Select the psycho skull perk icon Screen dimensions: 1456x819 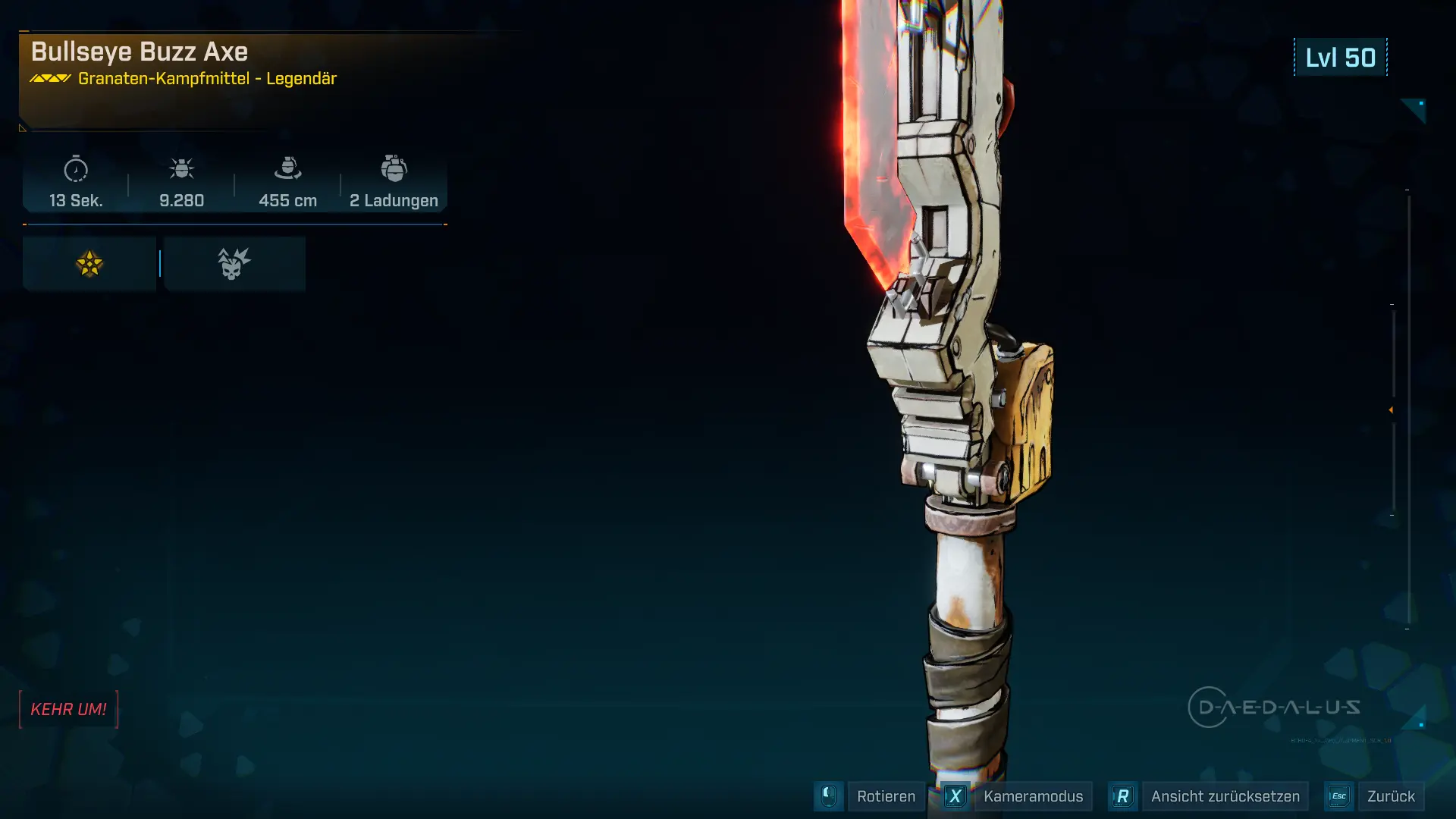coord(234,264)
